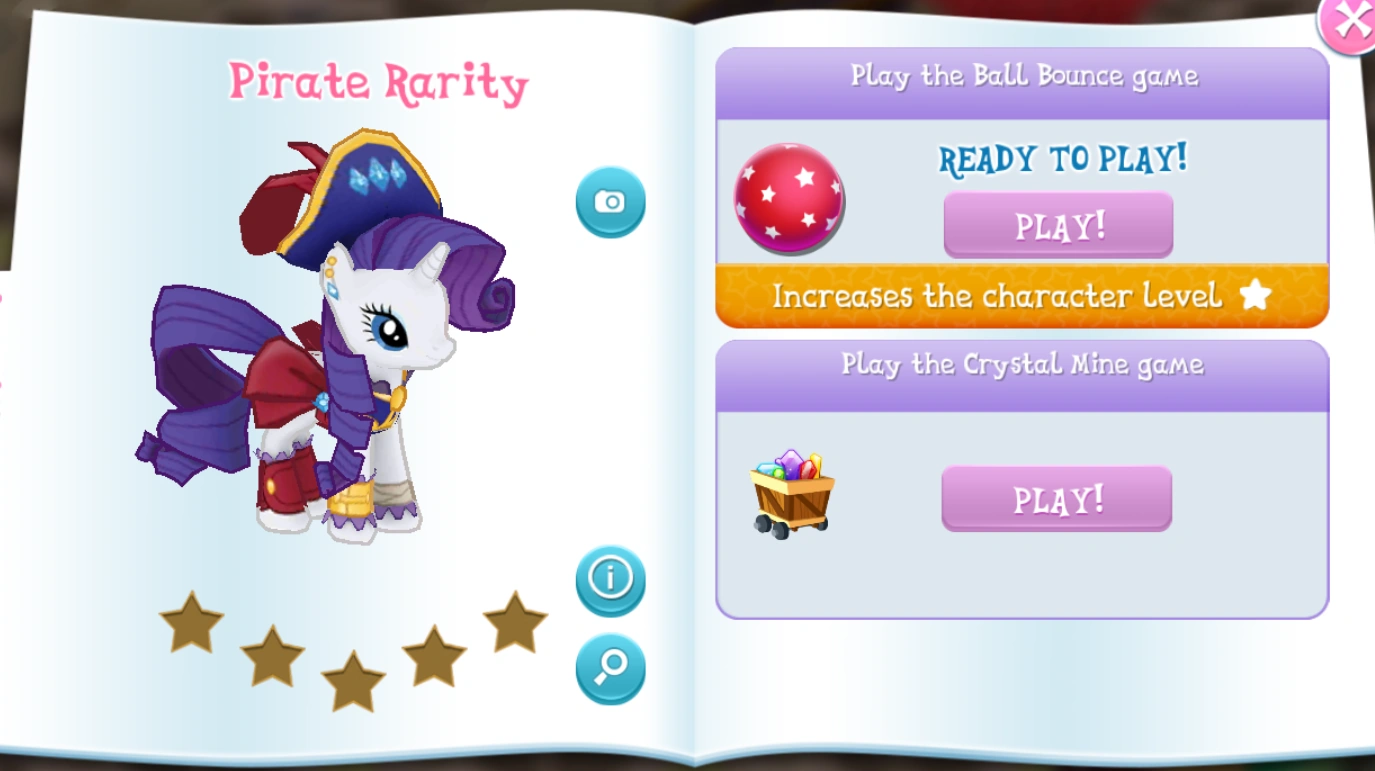
Task: Select the crystal mine cart icon
Action: pyautogui.click(x=792, y=492)
